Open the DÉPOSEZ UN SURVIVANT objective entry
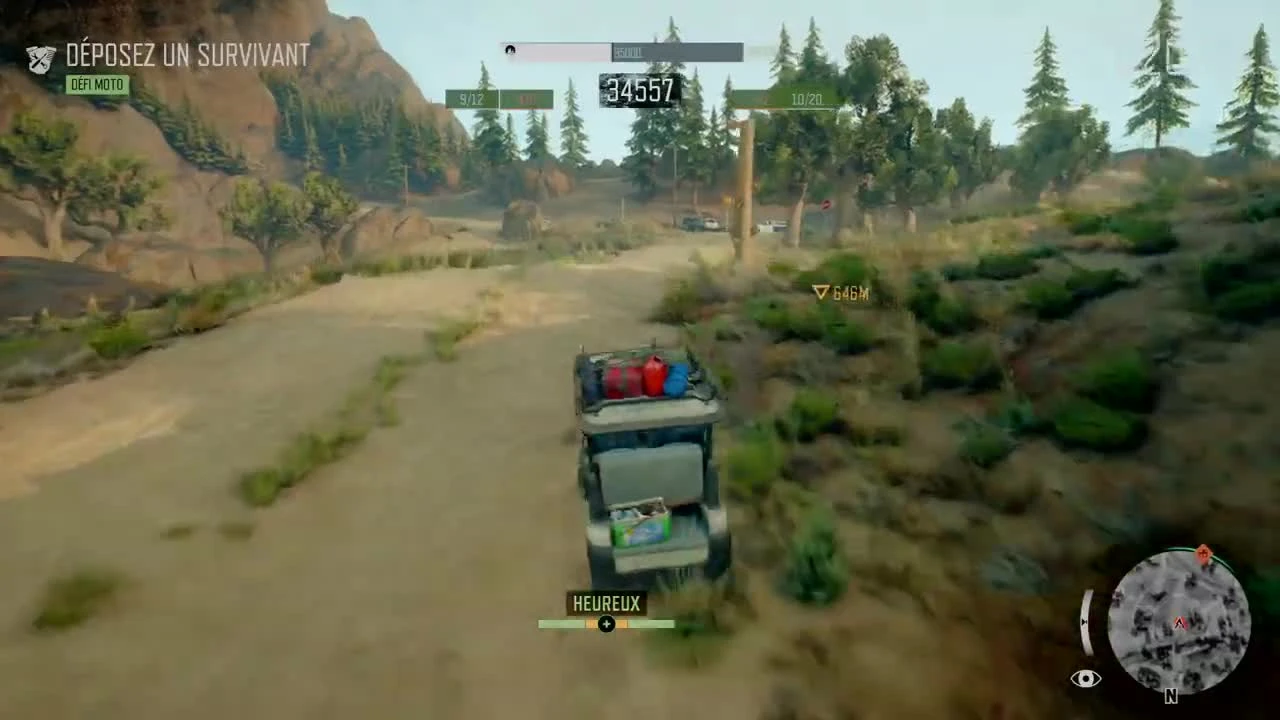Screen dimensions: 1280x720 click(x=187, y=55)
